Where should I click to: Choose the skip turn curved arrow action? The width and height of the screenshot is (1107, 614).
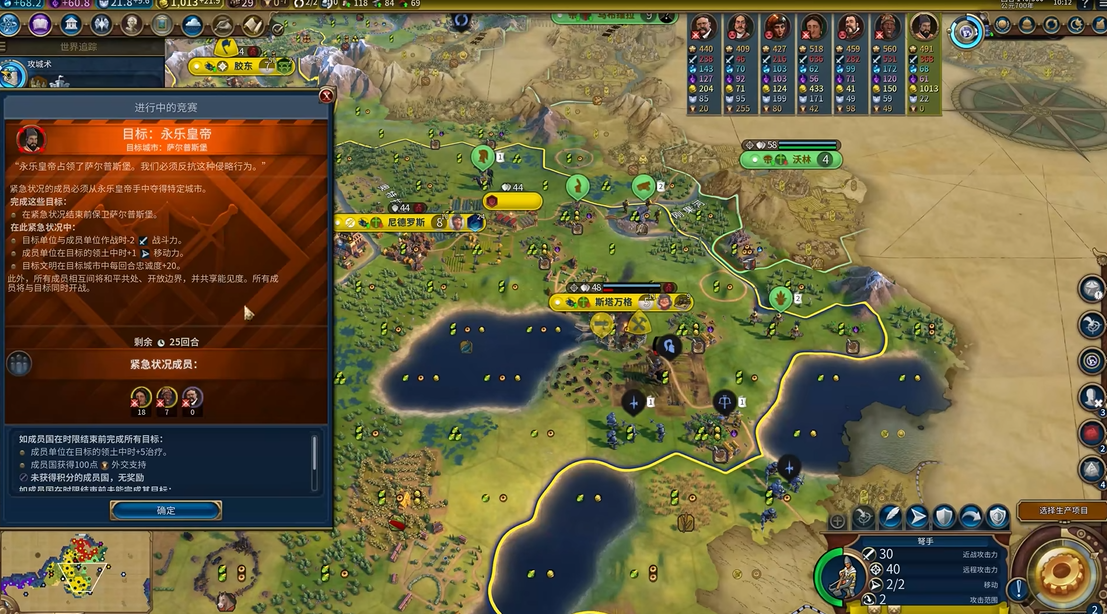pyautogui.click(x=970, y=517)
